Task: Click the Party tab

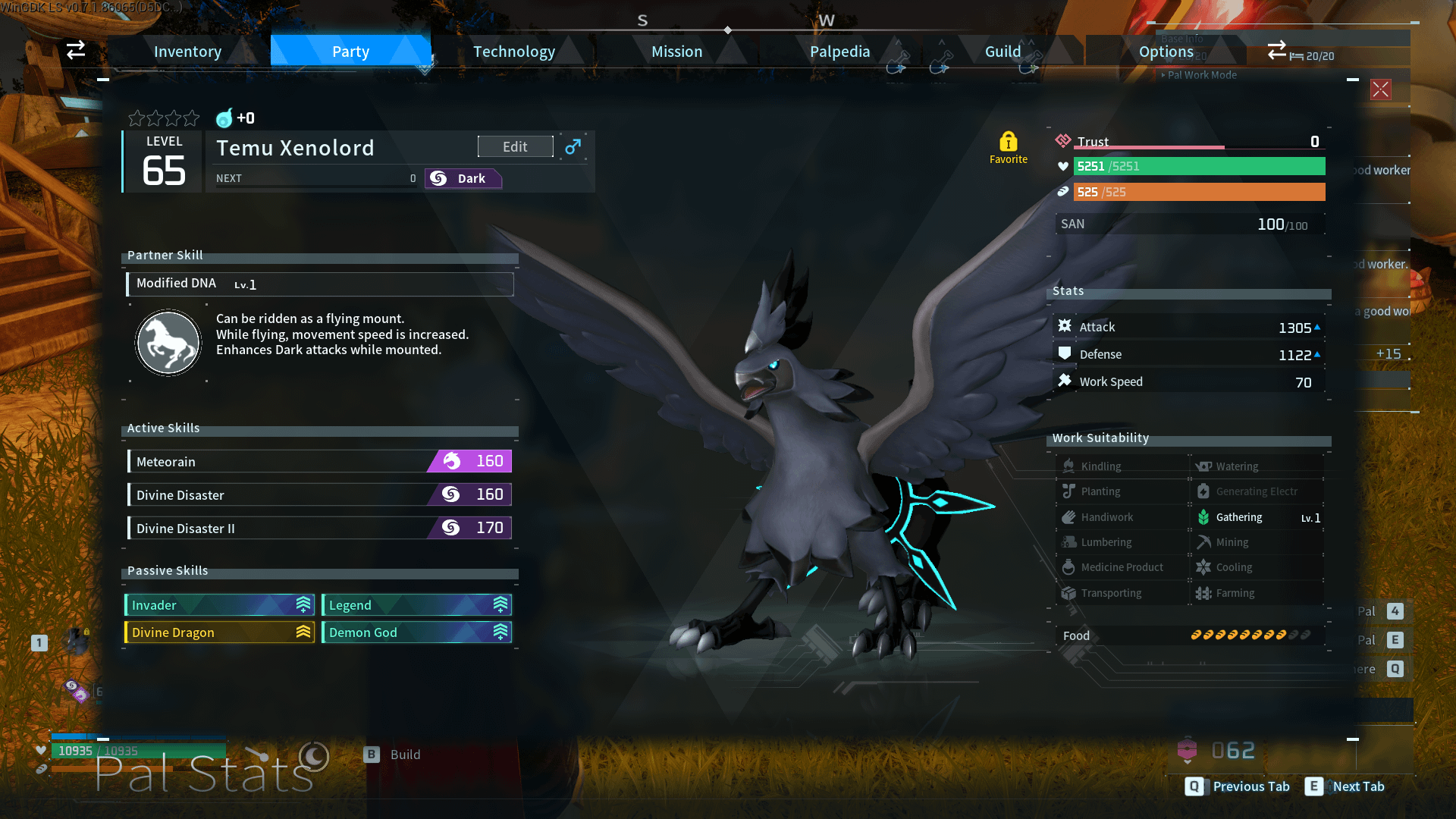Action: (350, 52)
